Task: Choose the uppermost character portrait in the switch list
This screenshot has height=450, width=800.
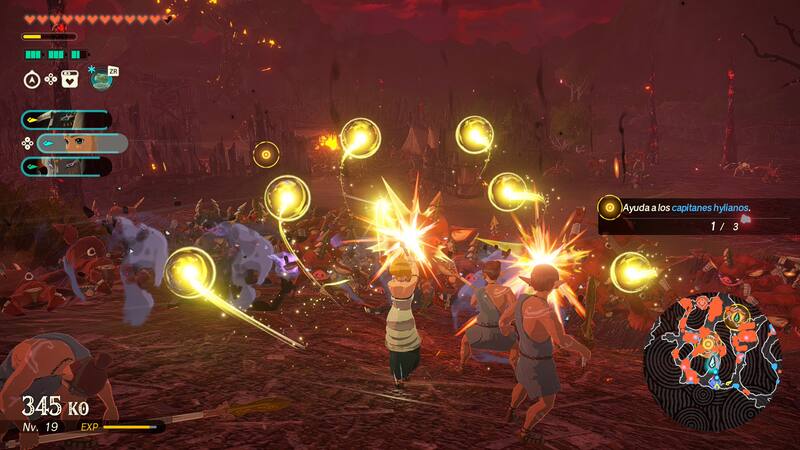Action: (x=66, y=120)
